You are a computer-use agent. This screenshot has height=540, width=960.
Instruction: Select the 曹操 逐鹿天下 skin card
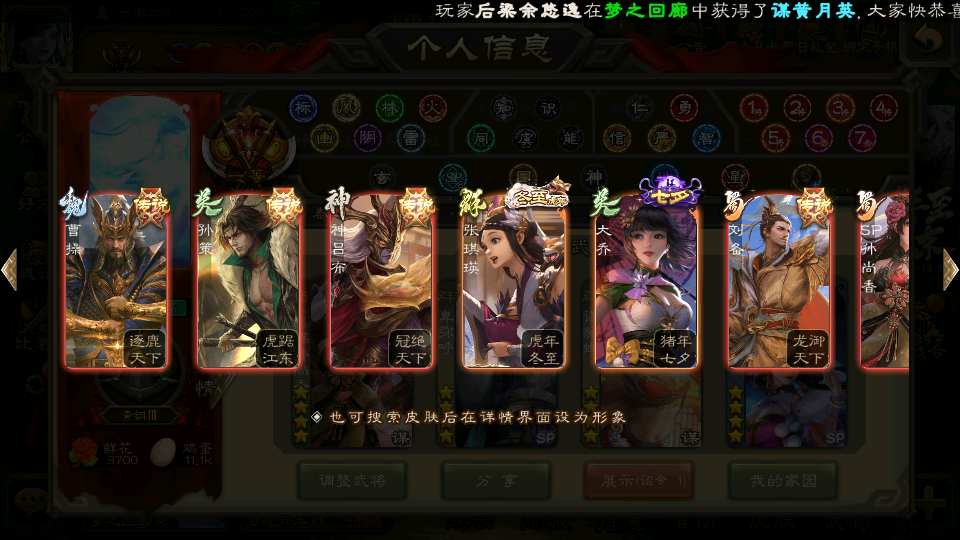click(x=115, y=282)
